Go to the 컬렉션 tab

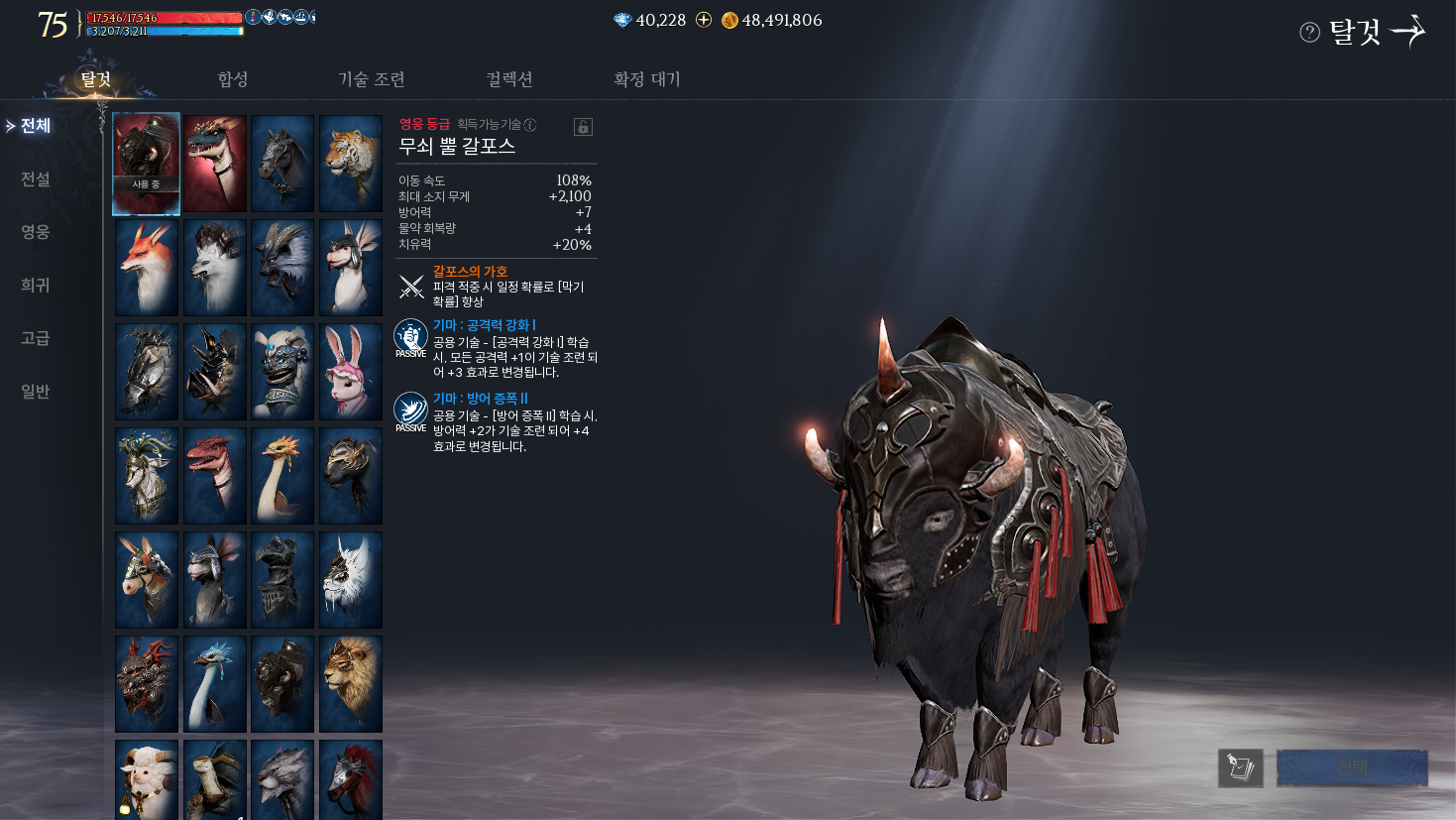point(509,79)
